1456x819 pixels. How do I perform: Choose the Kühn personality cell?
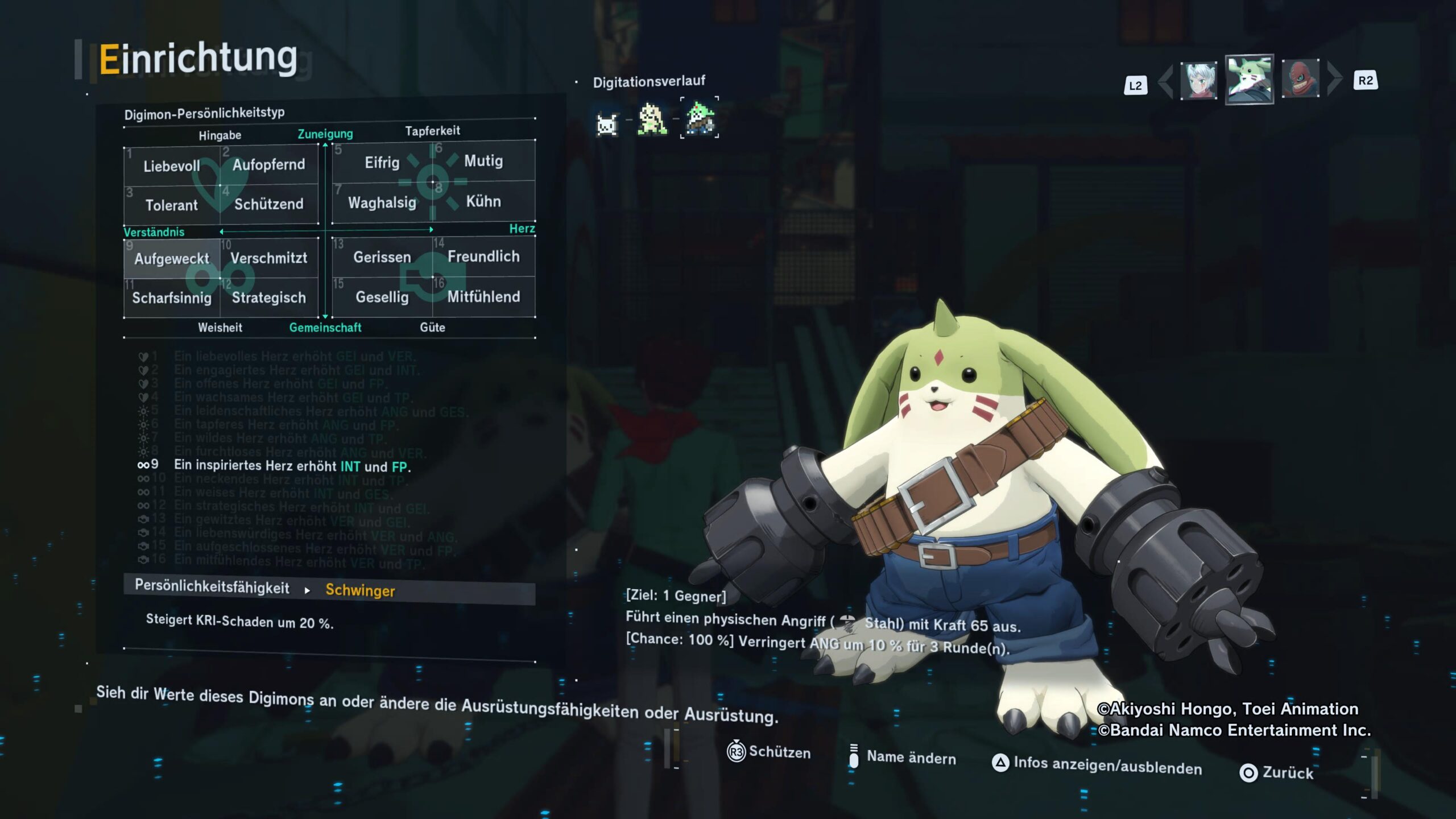click(x=483, y=201)
